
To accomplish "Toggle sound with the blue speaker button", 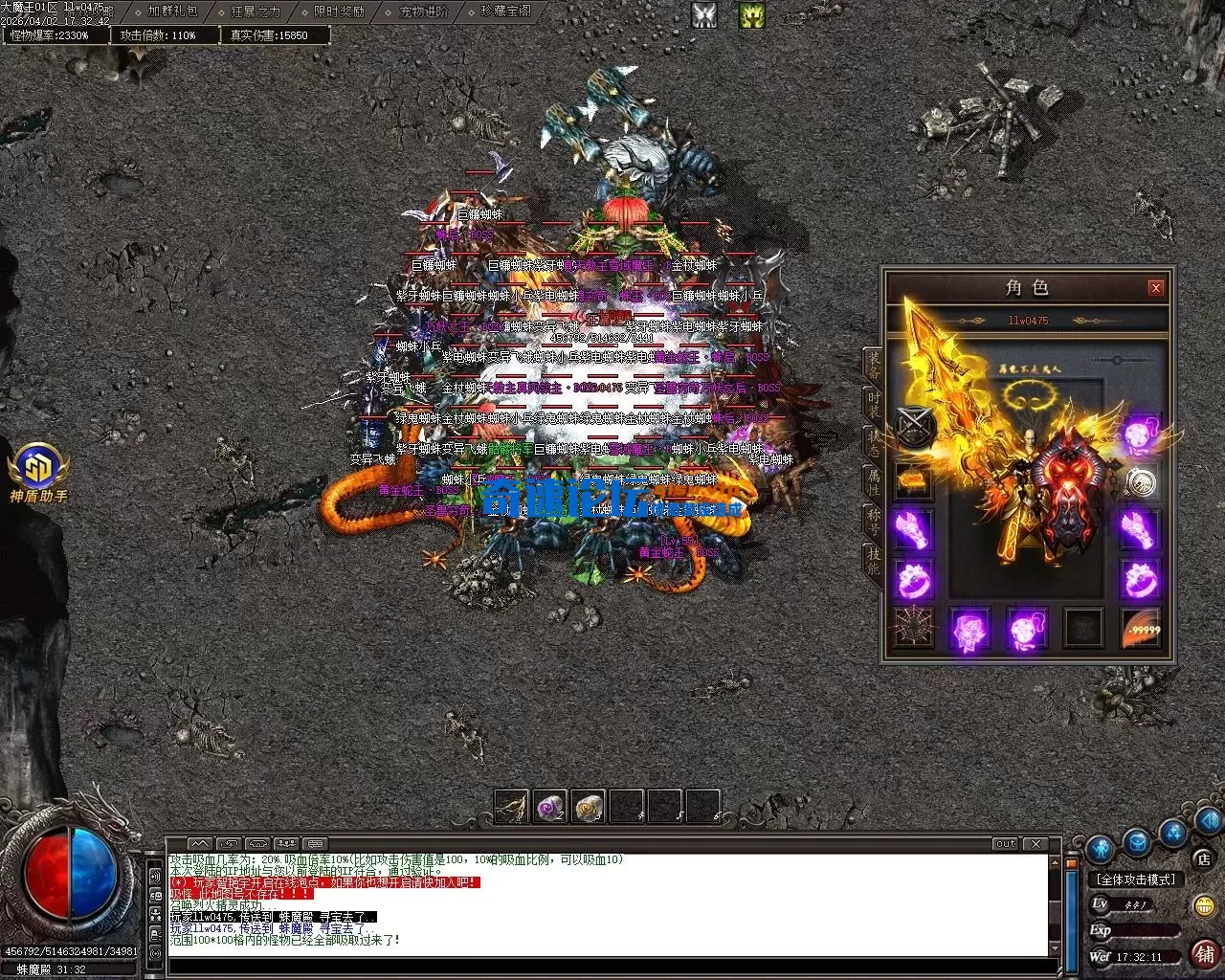I will [1208, 821].
